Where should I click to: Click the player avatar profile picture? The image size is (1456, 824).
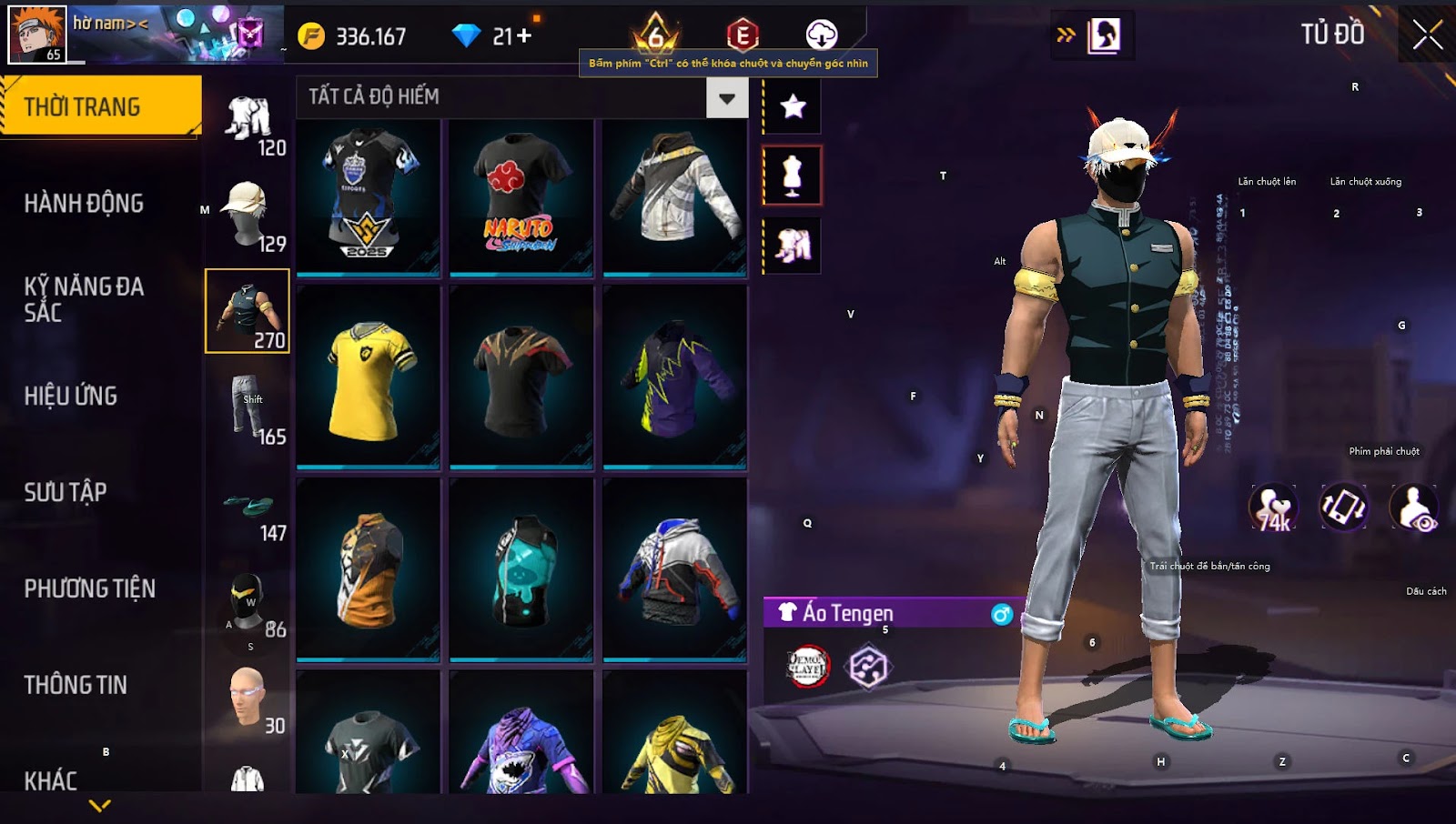(x=36, y=34)
